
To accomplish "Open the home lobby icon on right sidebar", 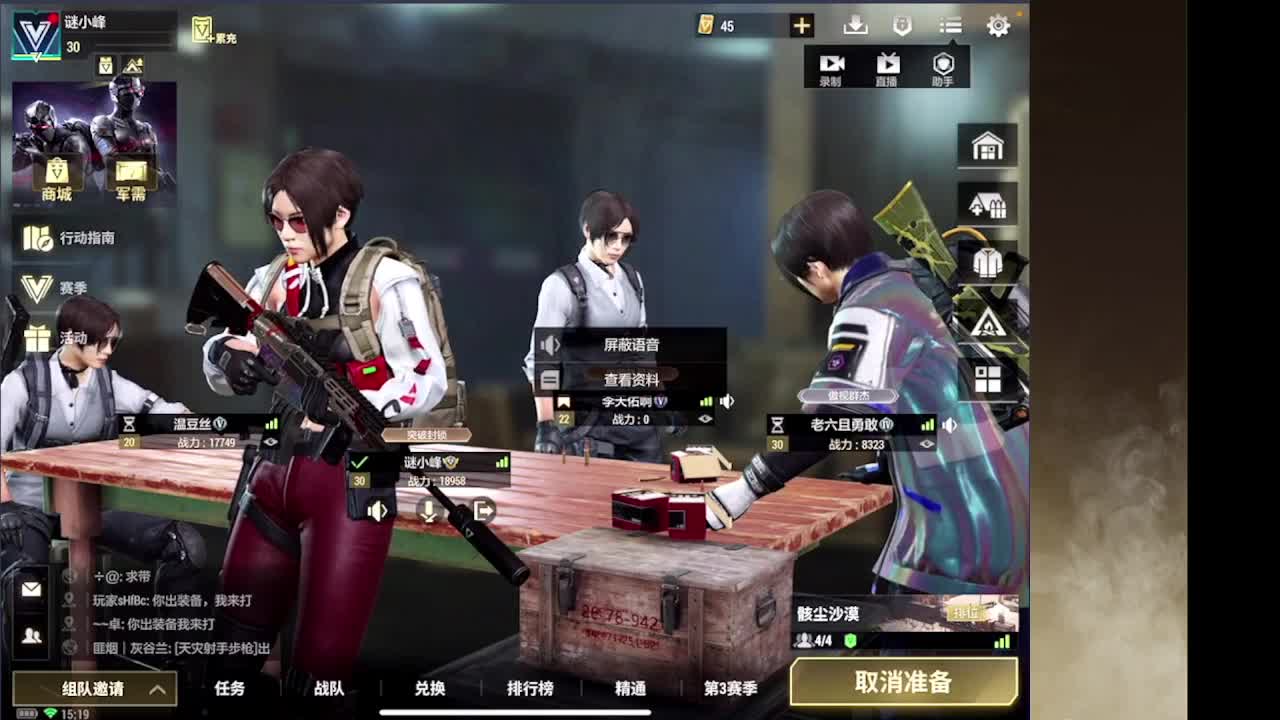I will (988, 146).
